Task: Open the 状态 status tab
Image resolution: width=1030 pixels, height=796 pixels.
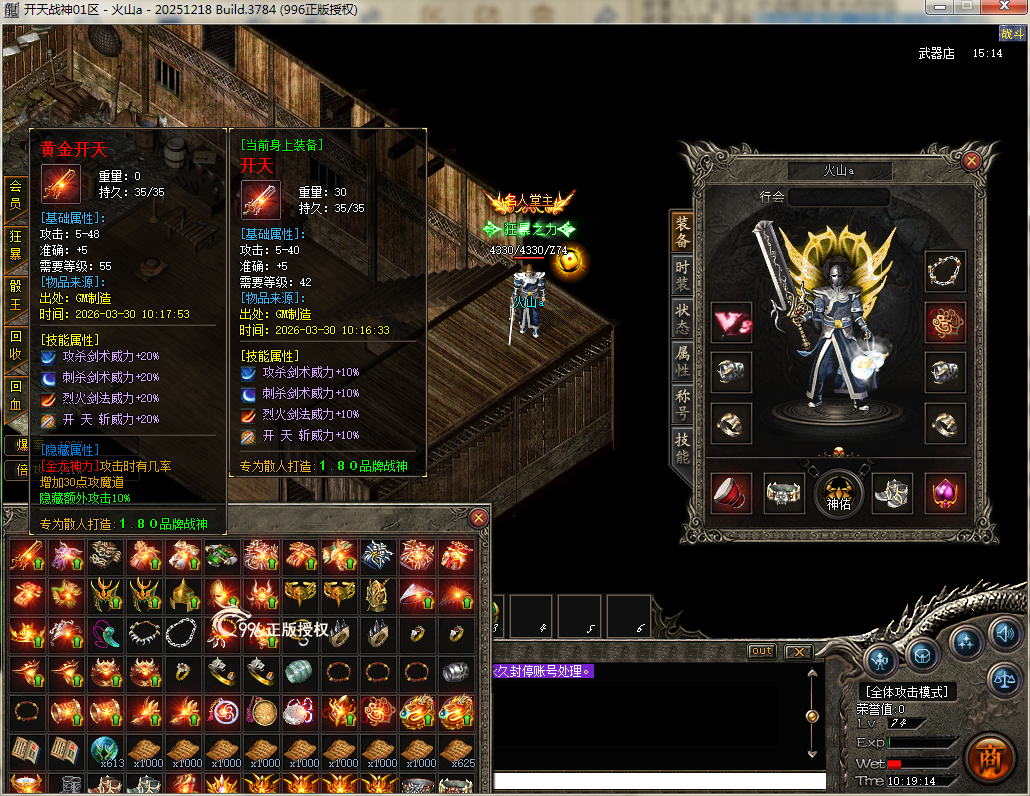Action: point(682,319)
